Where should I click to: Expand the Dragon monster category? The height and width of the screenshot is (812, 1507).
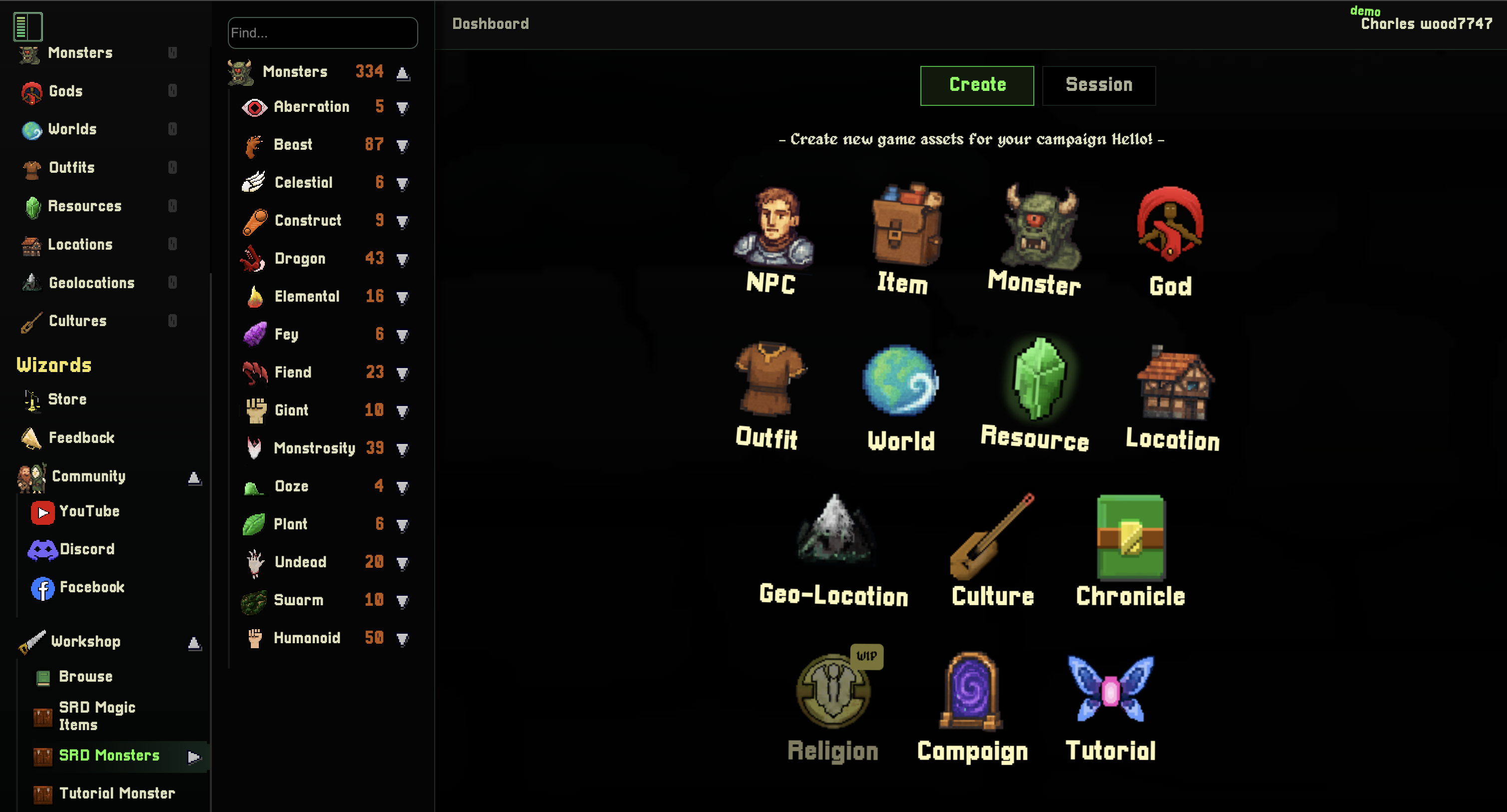coord(403,258)
